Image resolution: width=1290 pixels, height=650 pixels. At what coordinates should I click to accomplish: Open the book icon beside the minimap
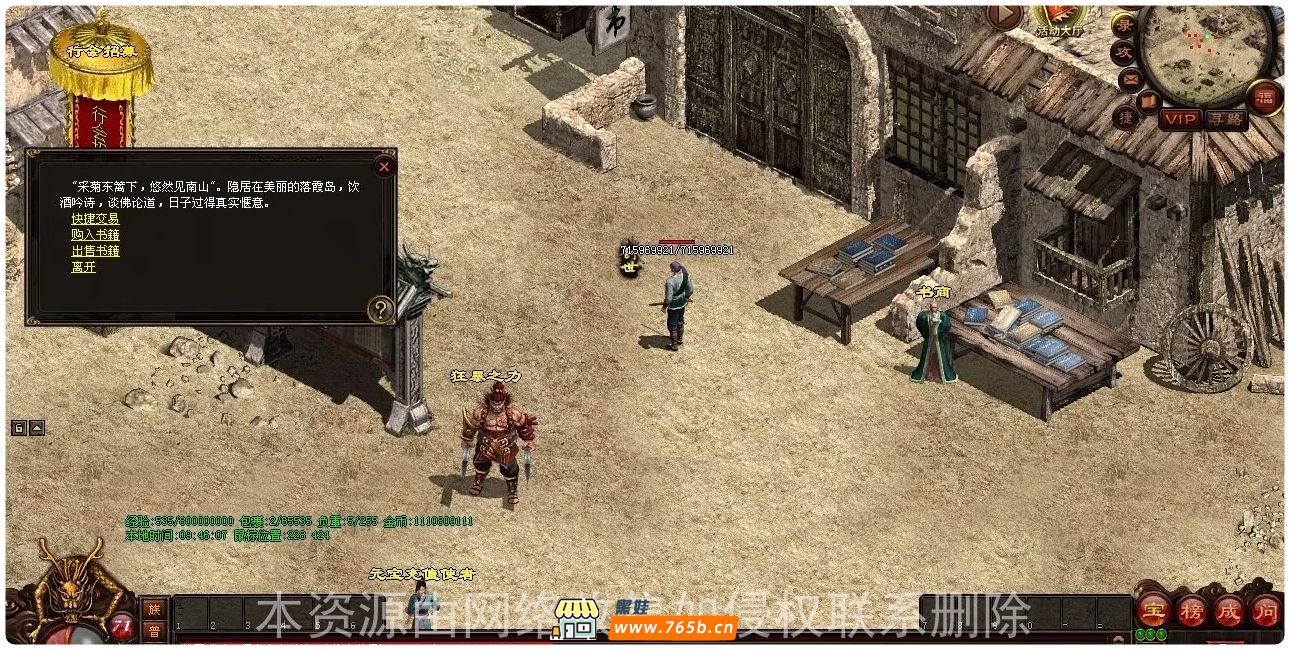tap(1149, 99)
